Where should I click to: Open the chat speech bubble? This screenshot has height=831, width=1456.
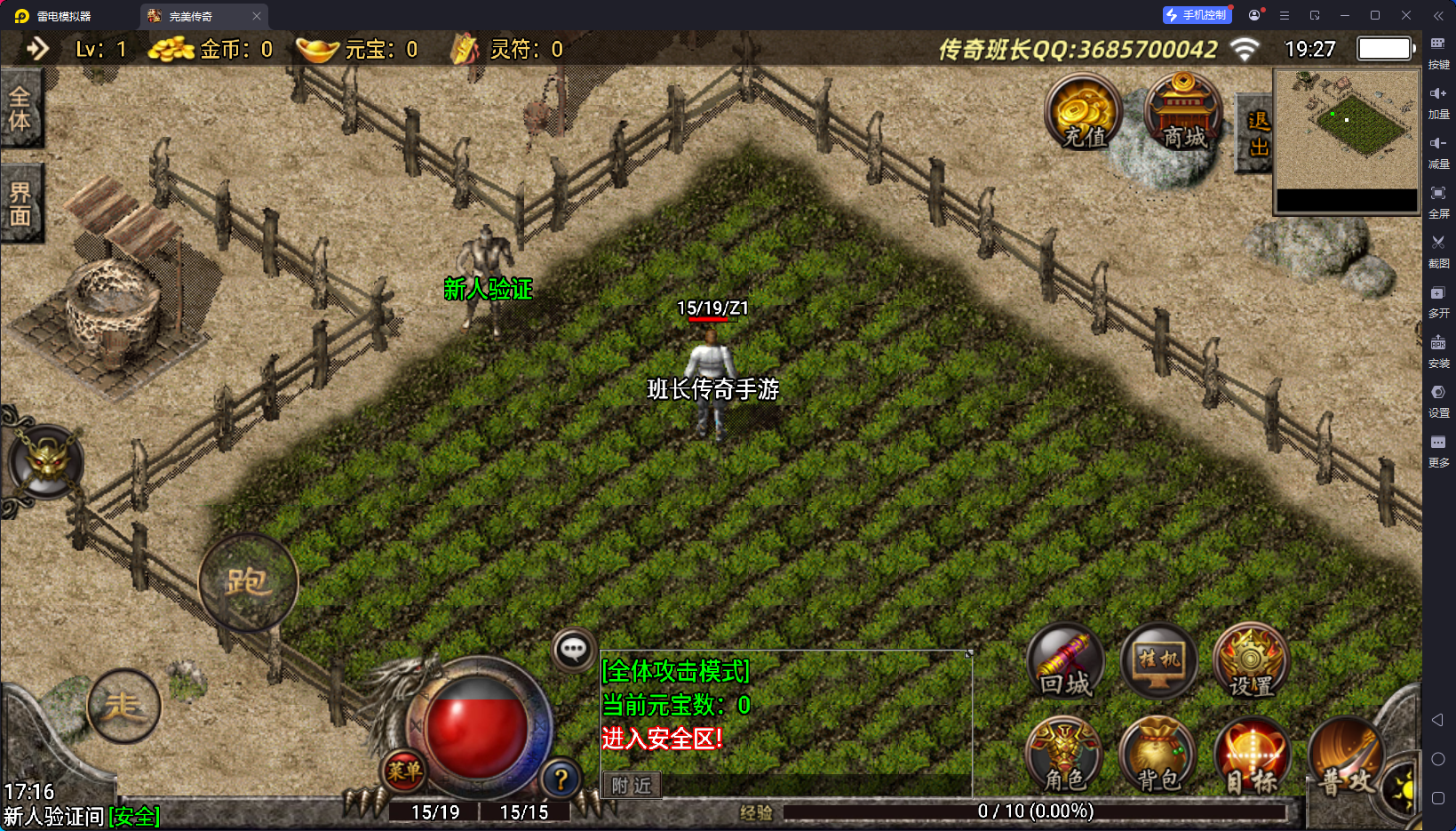click(573, 651)
